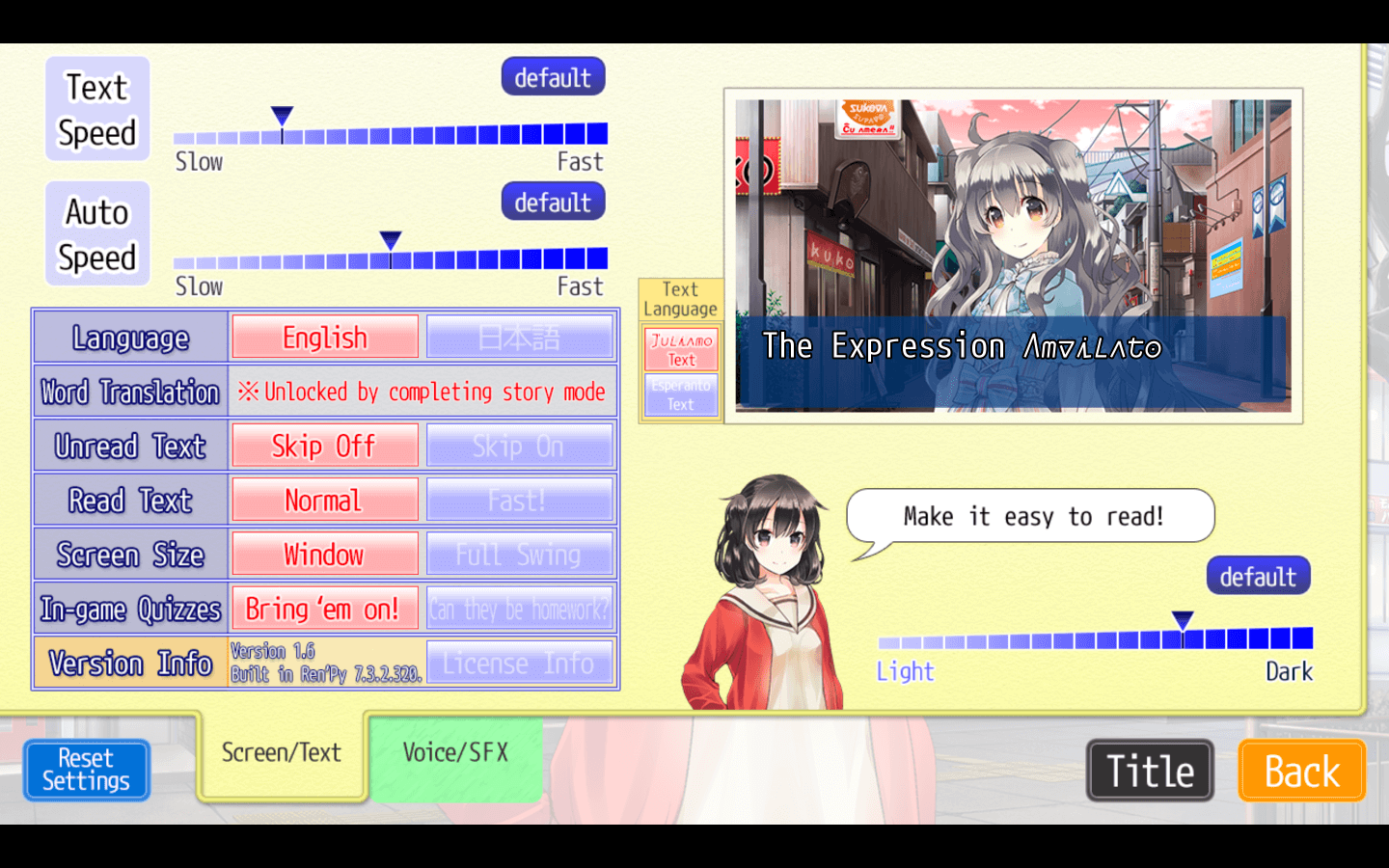Select English as the language
The width and height of the screenshot is (1389, 868).
click(x=325, y=338)
